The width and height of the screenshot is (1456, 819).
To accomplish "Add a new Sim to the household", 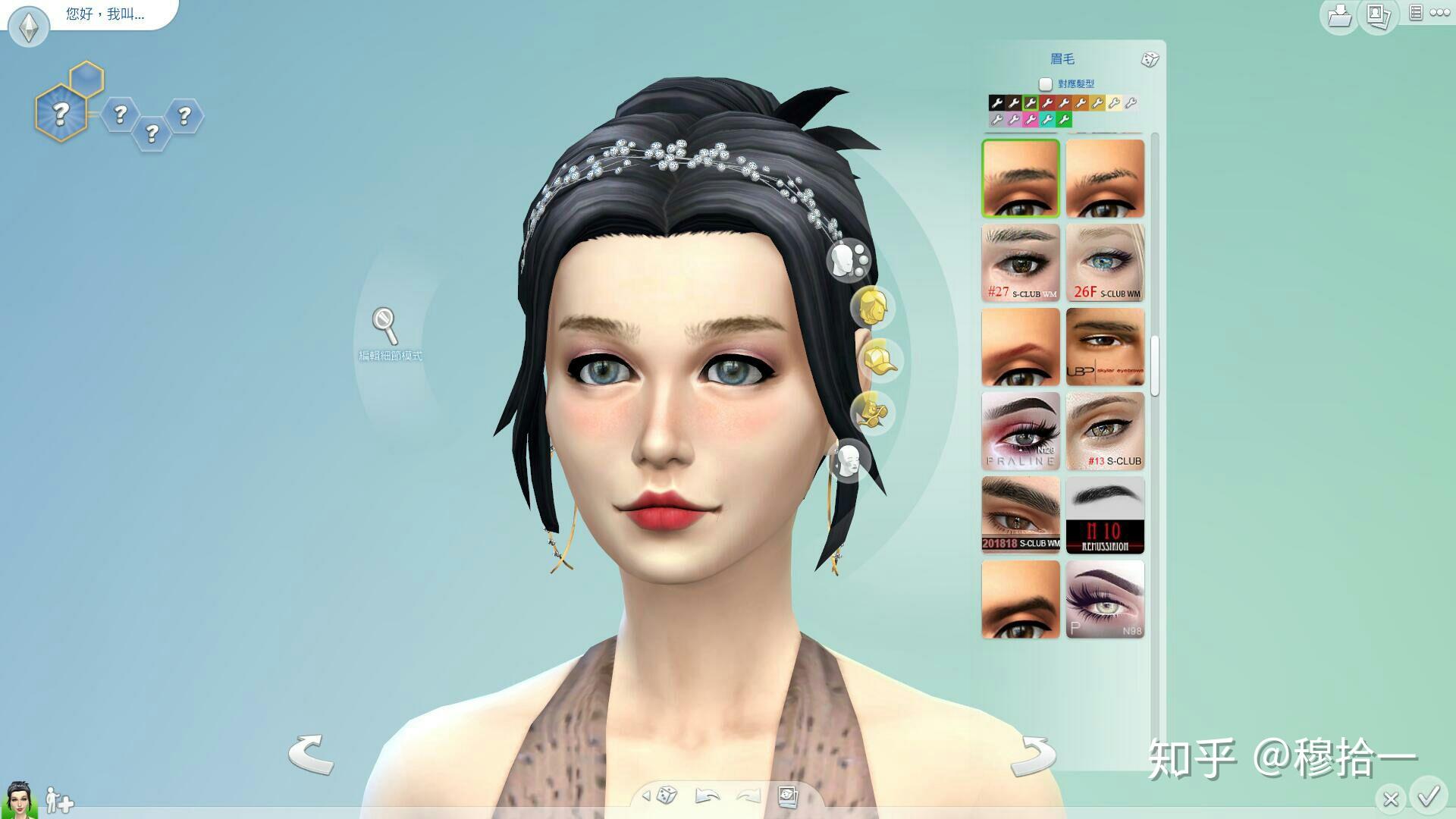I will point(59,801).
